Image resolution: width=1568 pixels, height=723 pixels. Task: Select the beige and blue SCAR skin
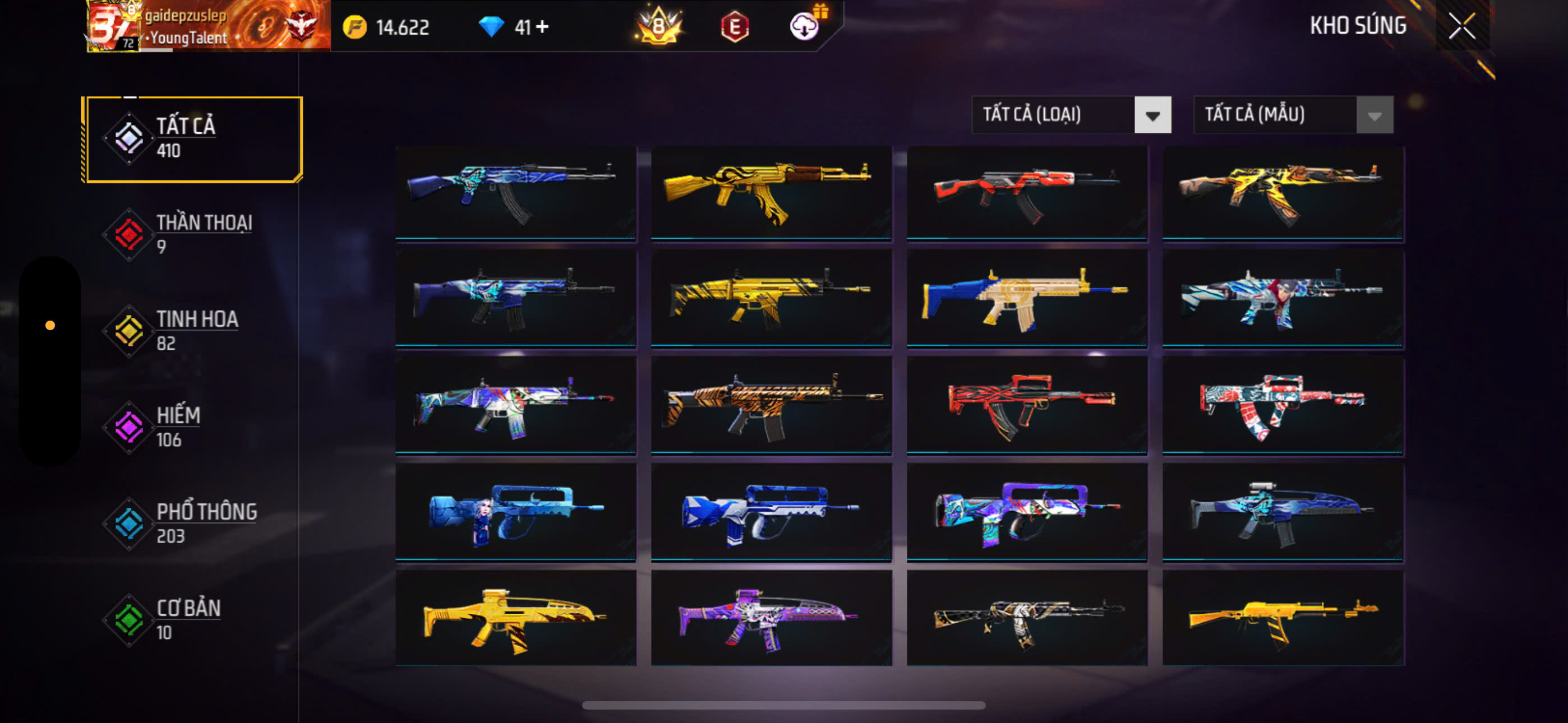tap(1026, 298)
